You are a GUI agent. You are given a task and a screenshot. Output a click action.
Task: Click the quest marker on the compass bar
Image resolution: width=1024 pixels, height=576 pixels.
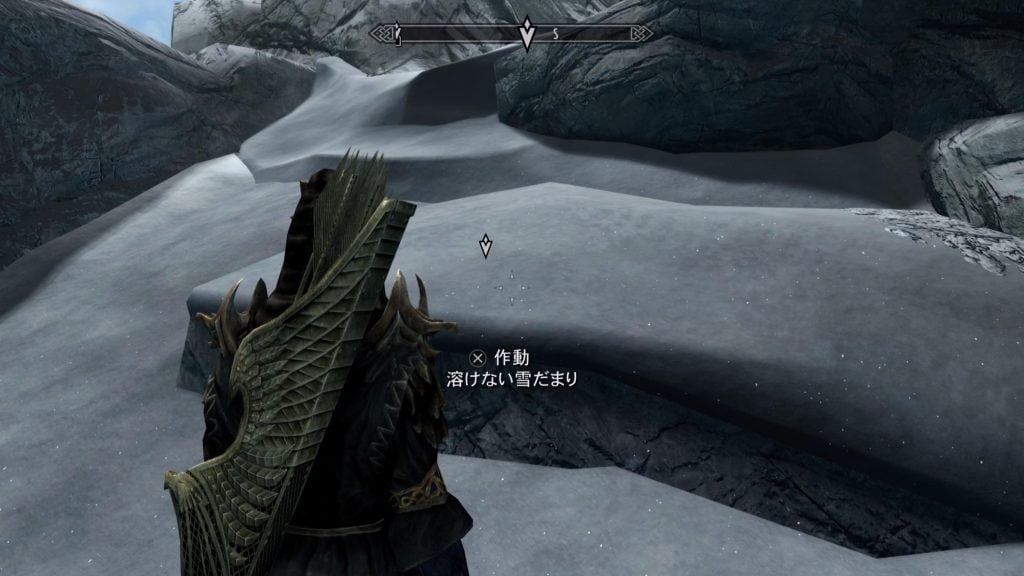[x=527, y=35]
